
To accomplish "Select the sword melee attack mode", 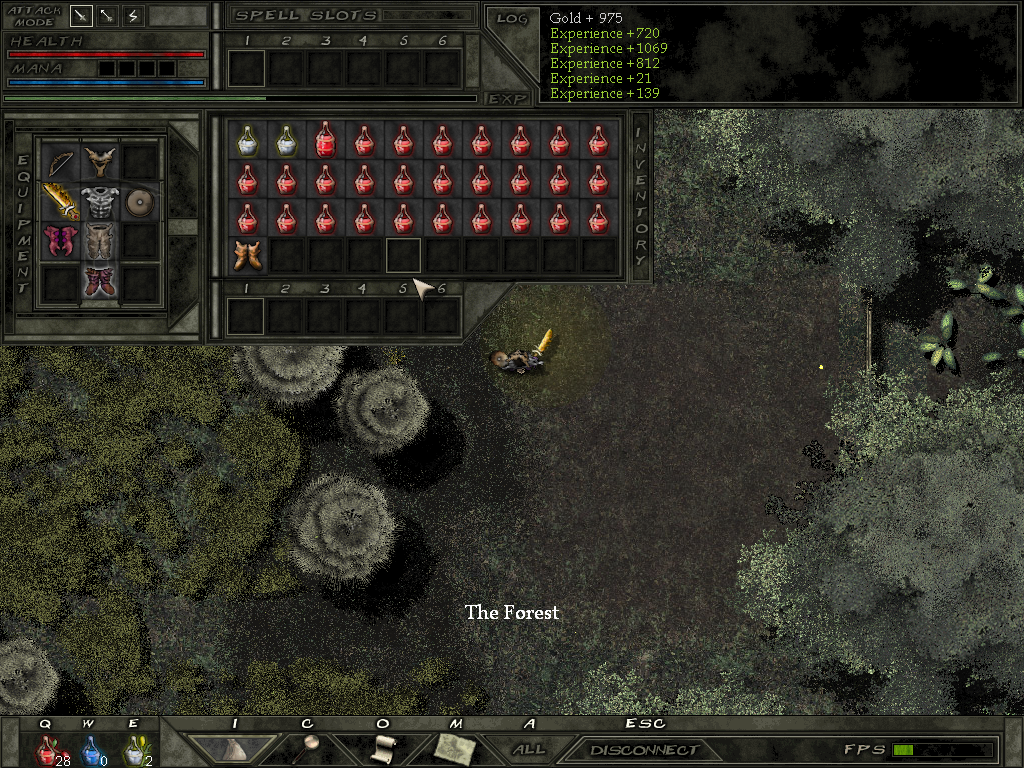I will tap(81, 16).
